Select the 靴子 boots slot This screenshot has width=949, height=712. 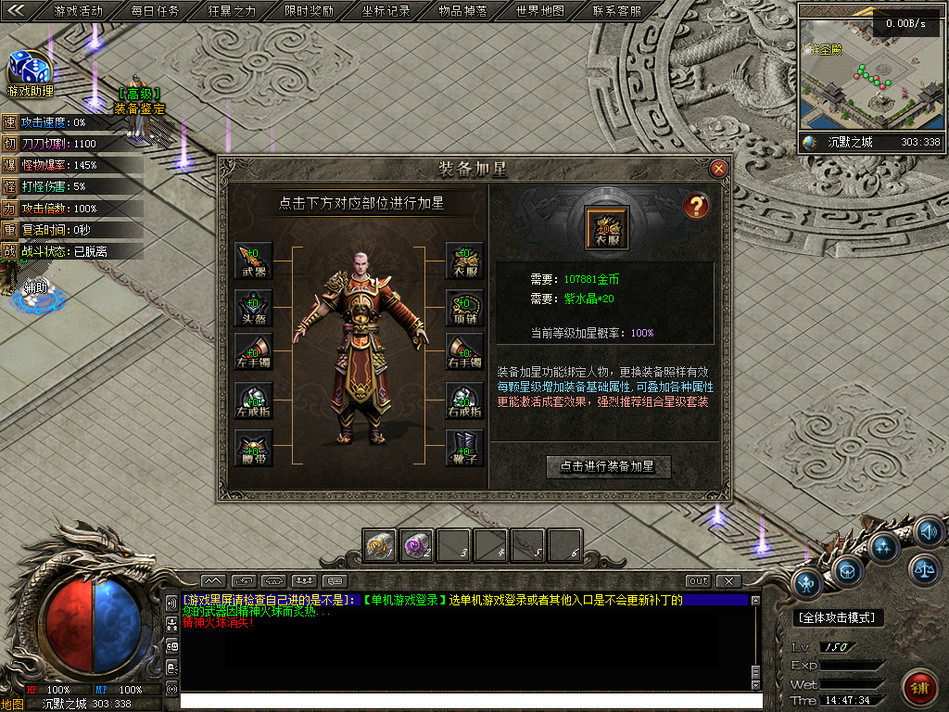pos(464,447)
